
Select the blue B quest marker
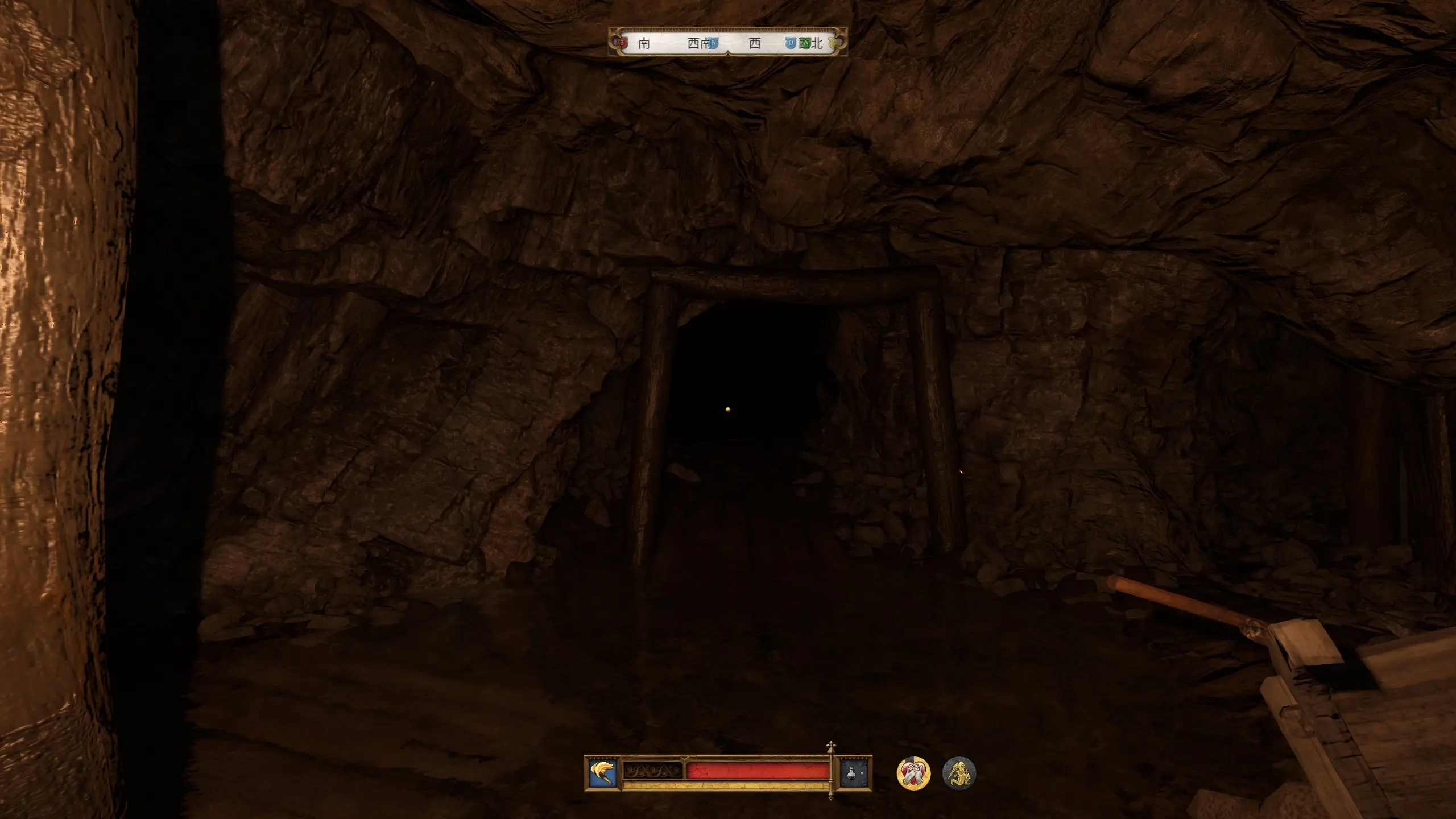point(713,43)
